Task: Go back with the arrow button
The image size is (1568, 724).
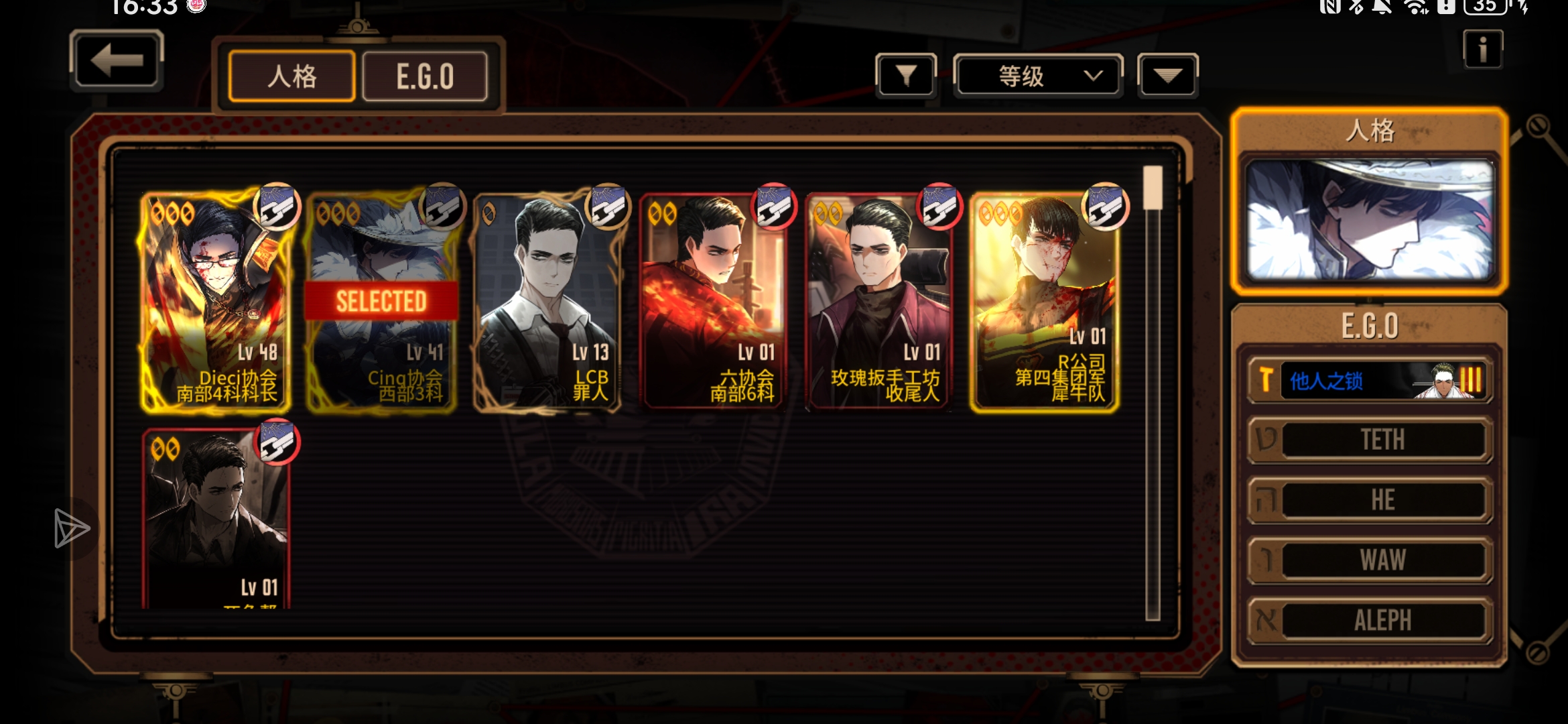Action: (x=117, y=62)
